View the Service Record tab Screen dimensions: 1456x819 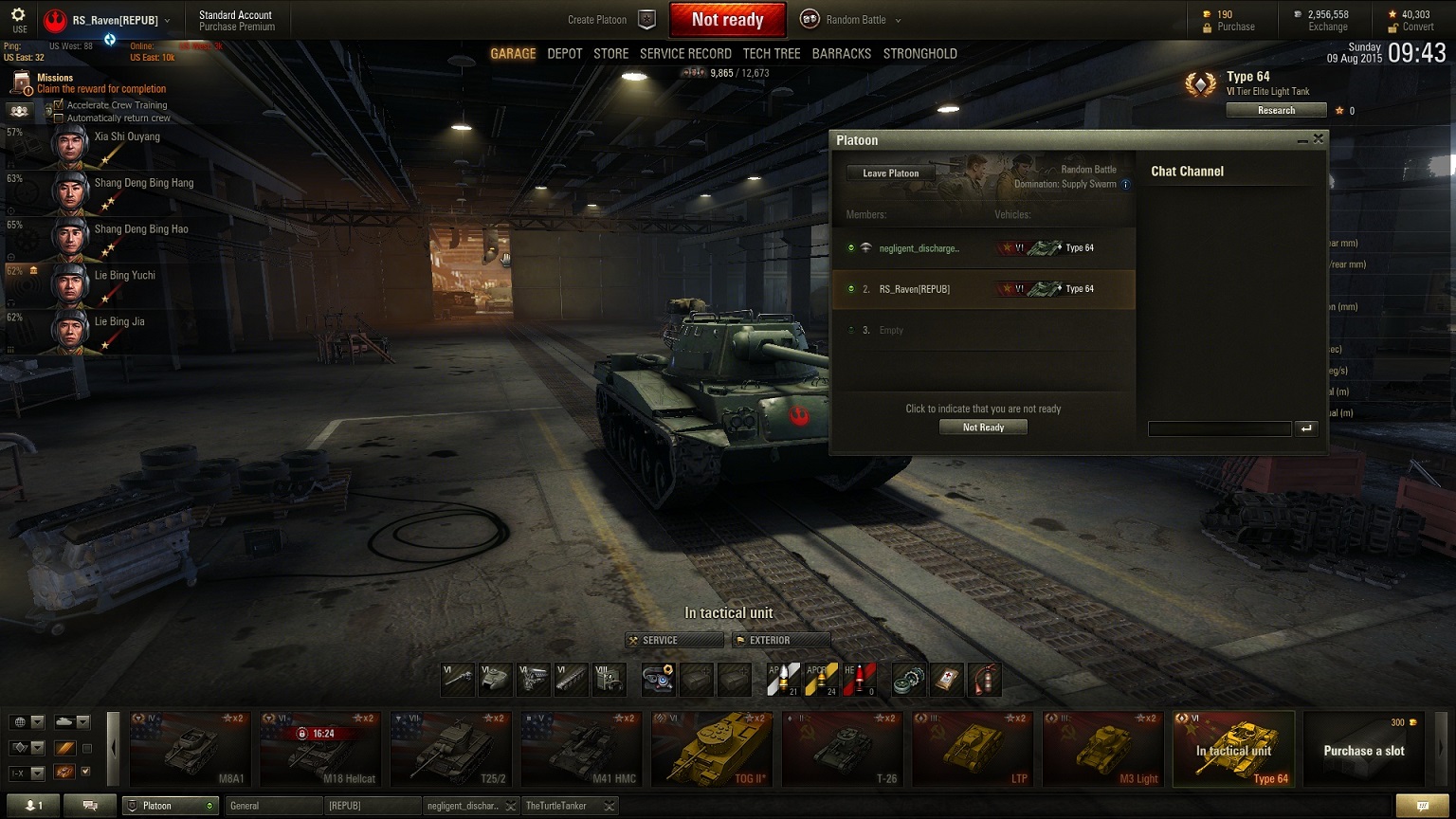point(685,54)
